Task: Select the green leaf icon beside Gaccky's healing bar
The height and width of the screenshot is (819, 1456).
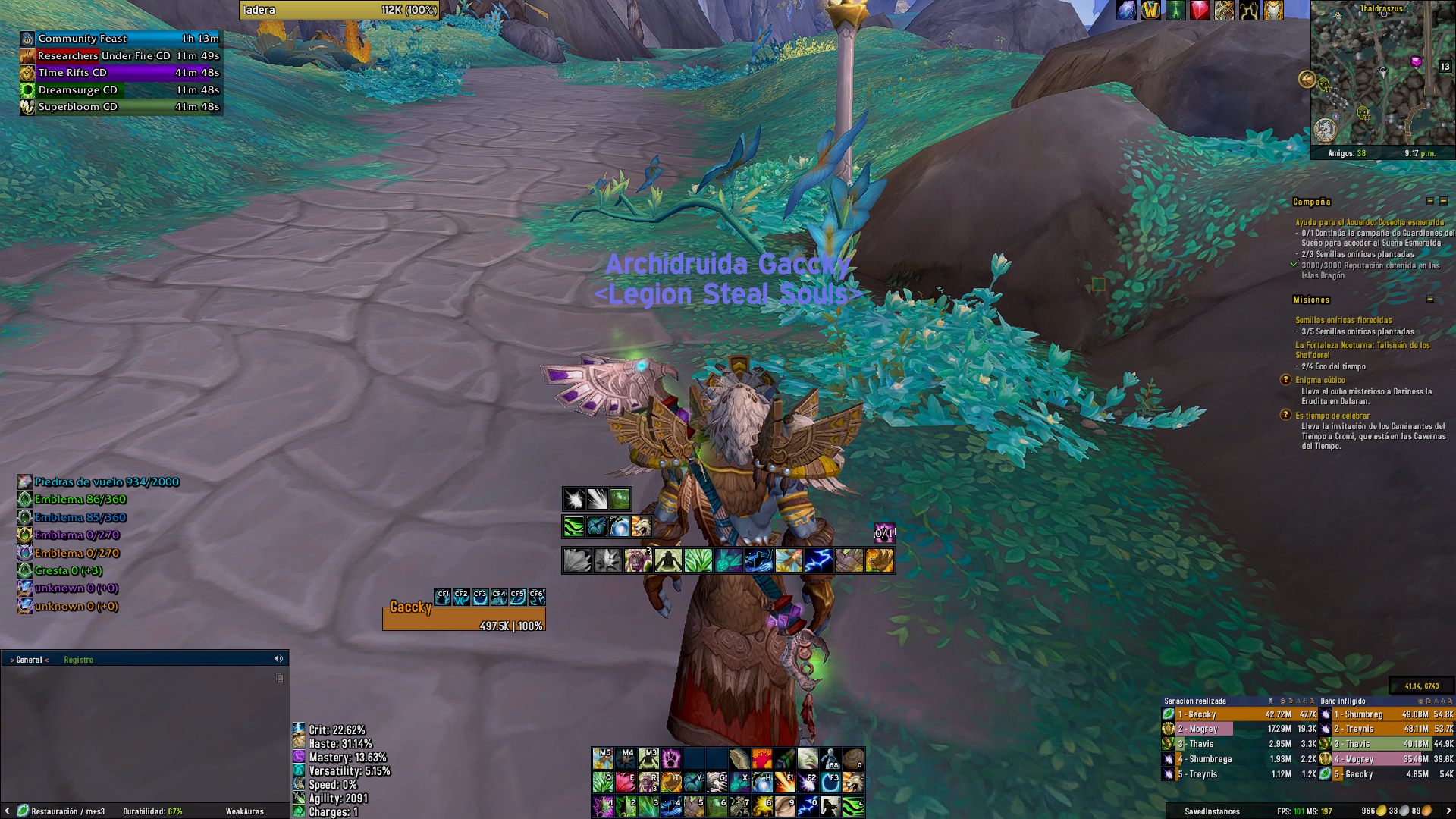Action: pyautogui.click(x=1168, y=714)
